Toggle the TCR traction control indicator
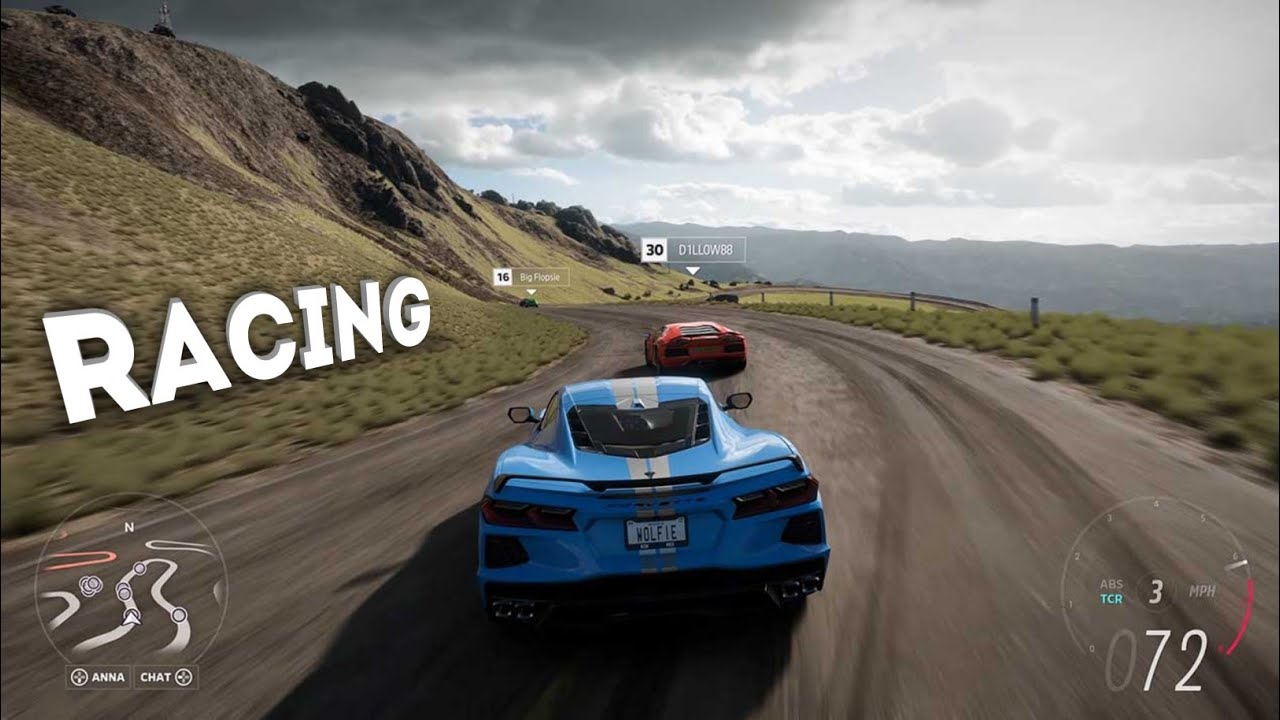Viewport: 1280px width, 720px height. (x=1111, y=599)
